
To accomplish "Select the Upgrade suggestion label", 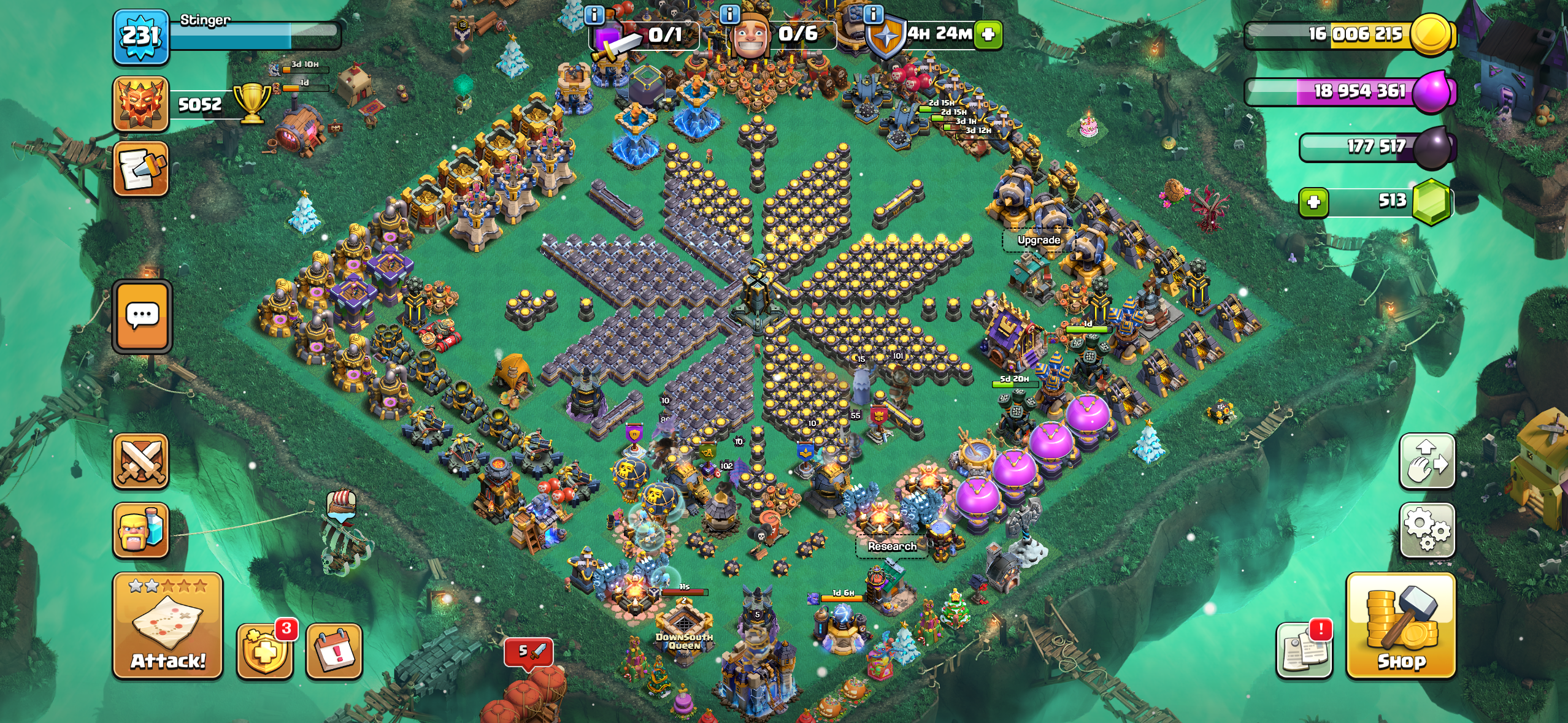I will point(1039,240).
